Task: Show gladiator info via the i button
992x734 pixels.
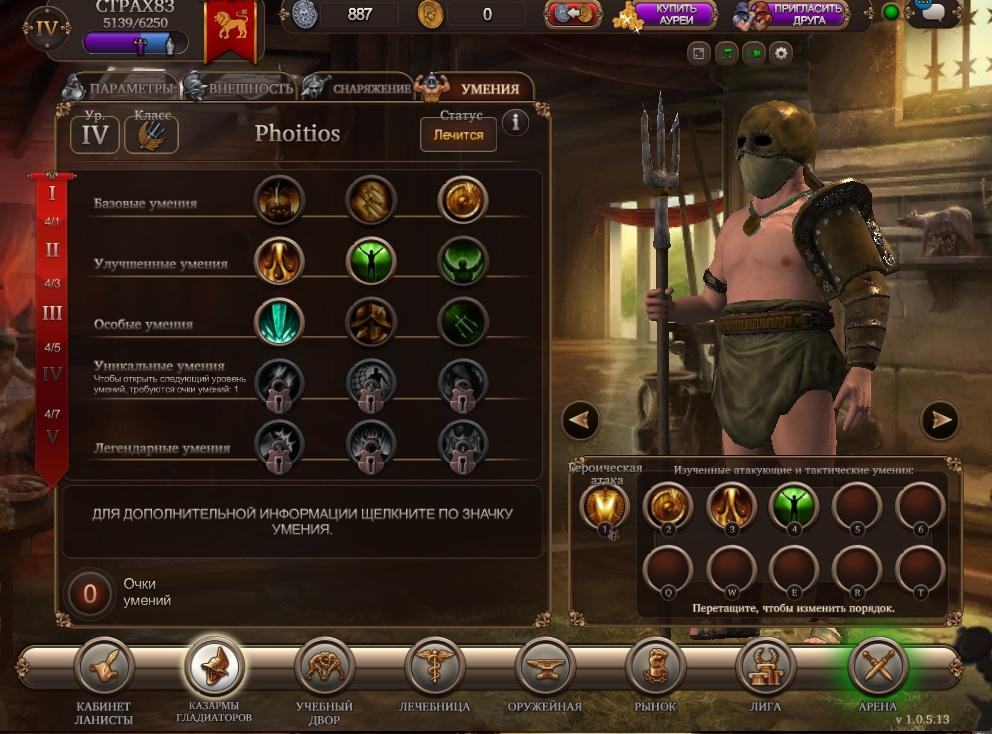Action: (515, 122)
